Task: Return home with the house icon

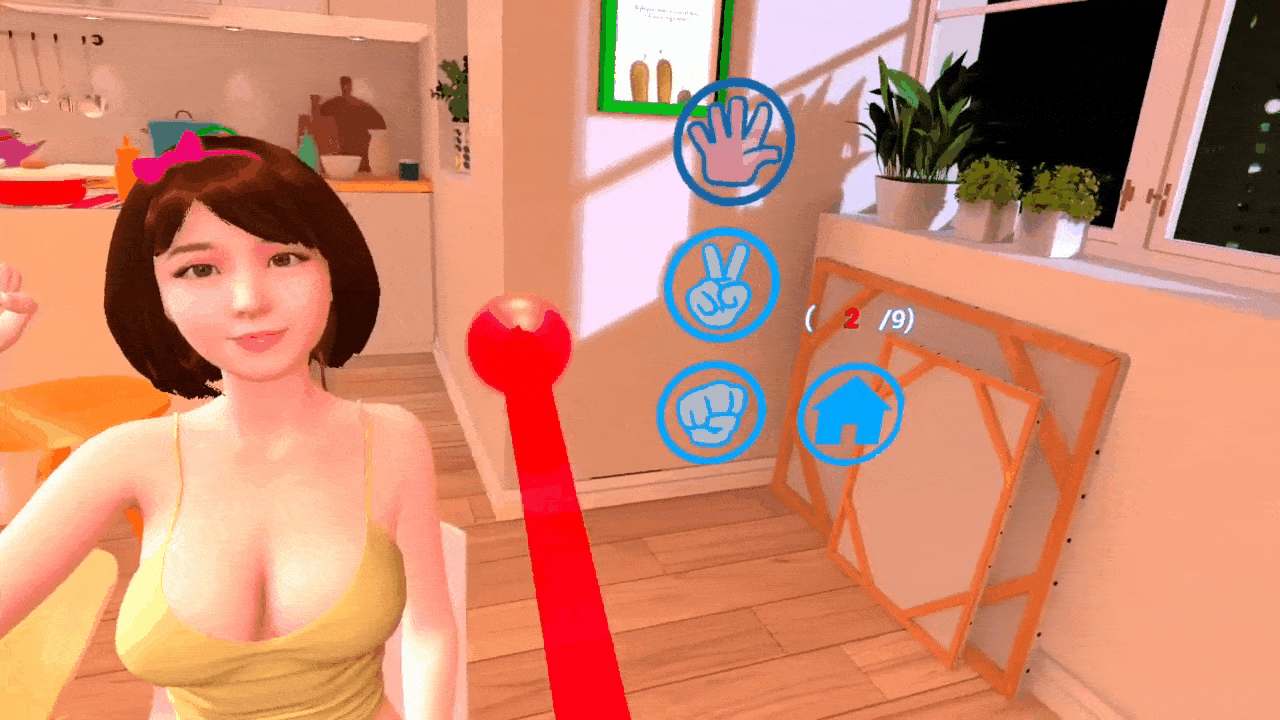Action: (850, 413)
